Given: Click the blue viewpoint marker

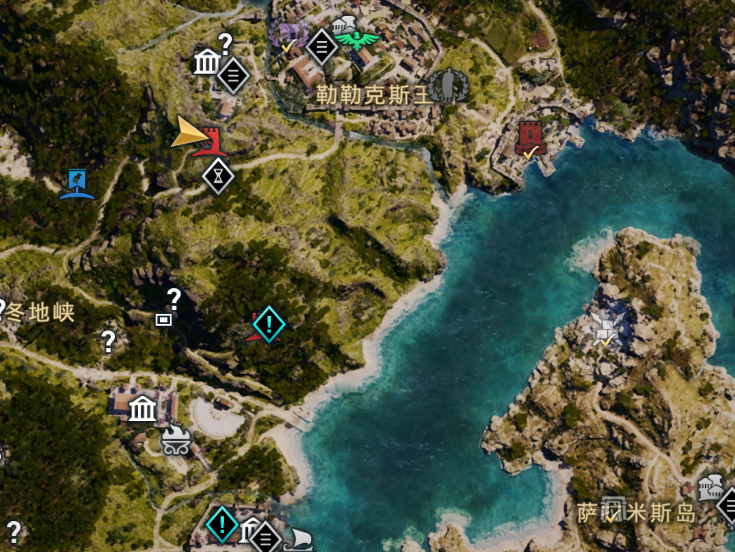Looking at the screenshot, I should (x=76, y=184).
